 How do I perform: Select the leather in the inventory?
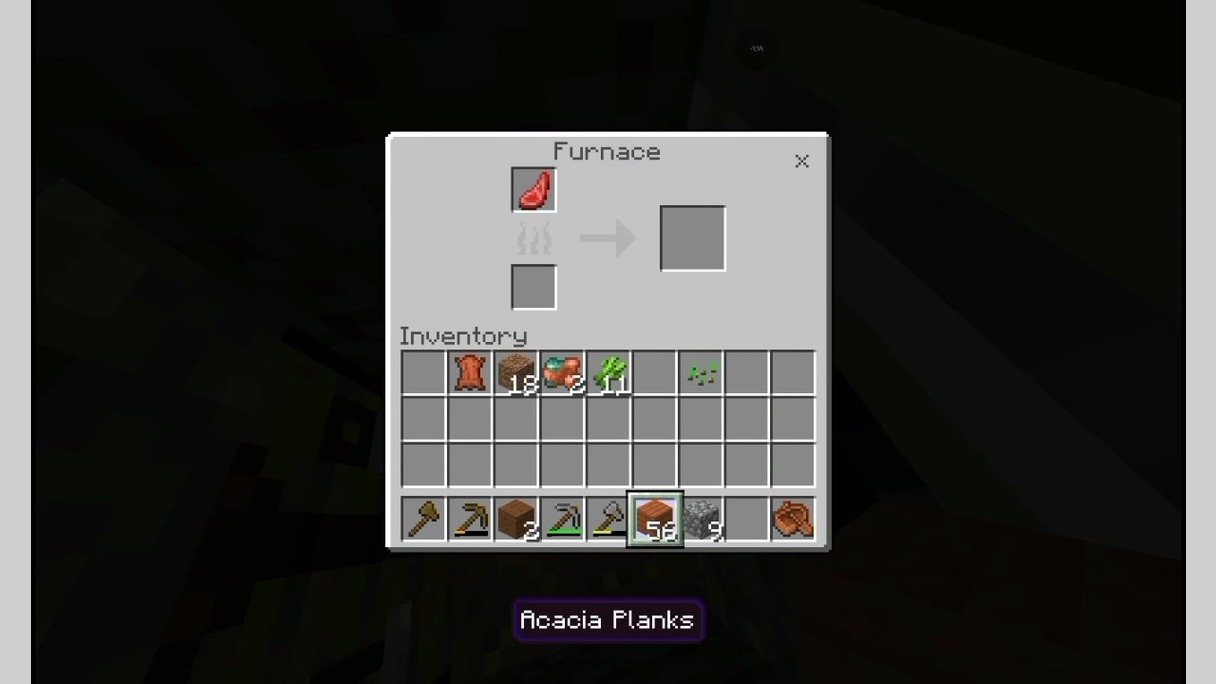tap(469, 373)
